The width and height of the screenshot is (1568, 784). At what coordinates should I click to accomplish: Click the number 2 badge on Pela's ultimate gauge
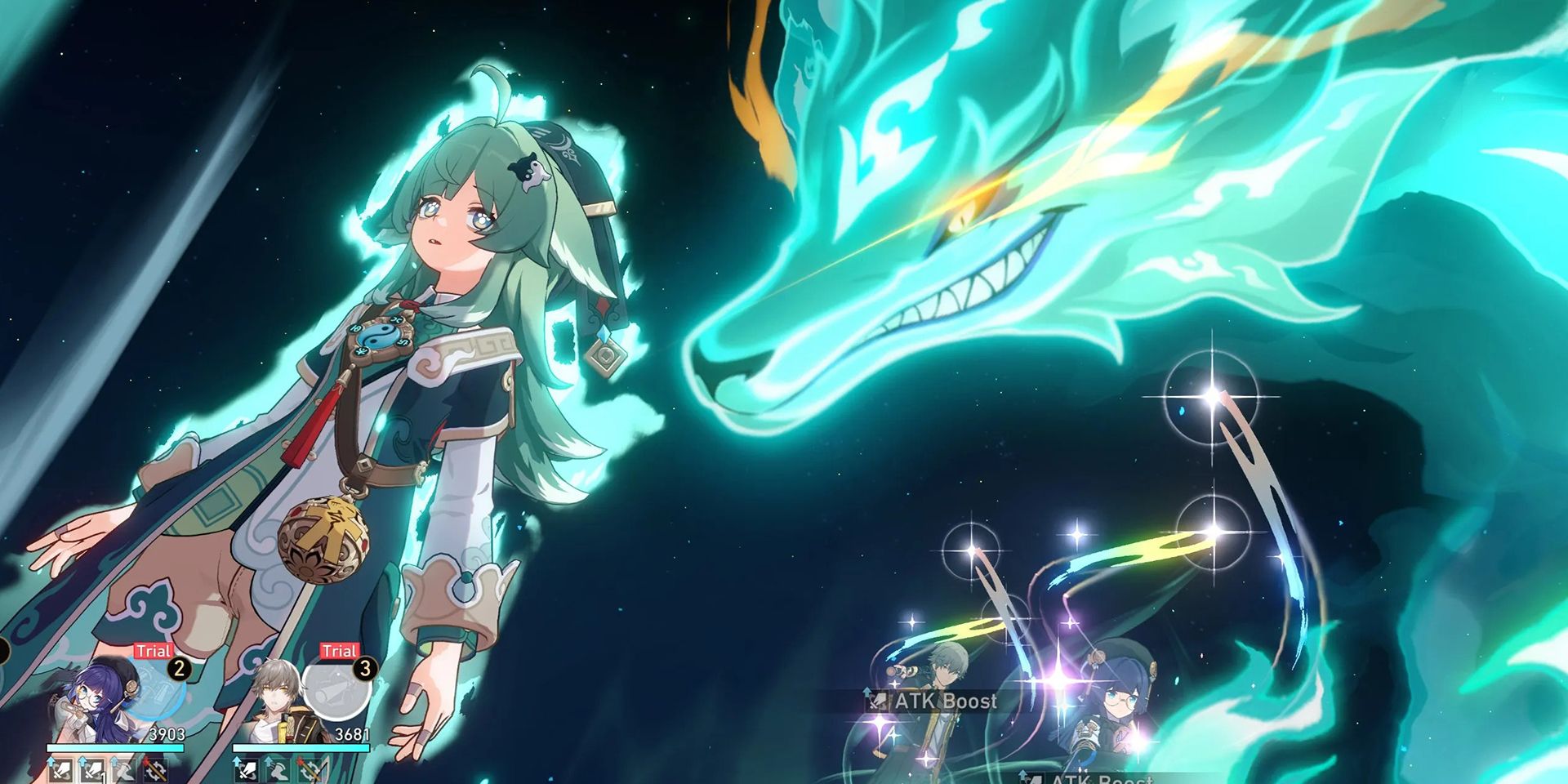[179, 669]
